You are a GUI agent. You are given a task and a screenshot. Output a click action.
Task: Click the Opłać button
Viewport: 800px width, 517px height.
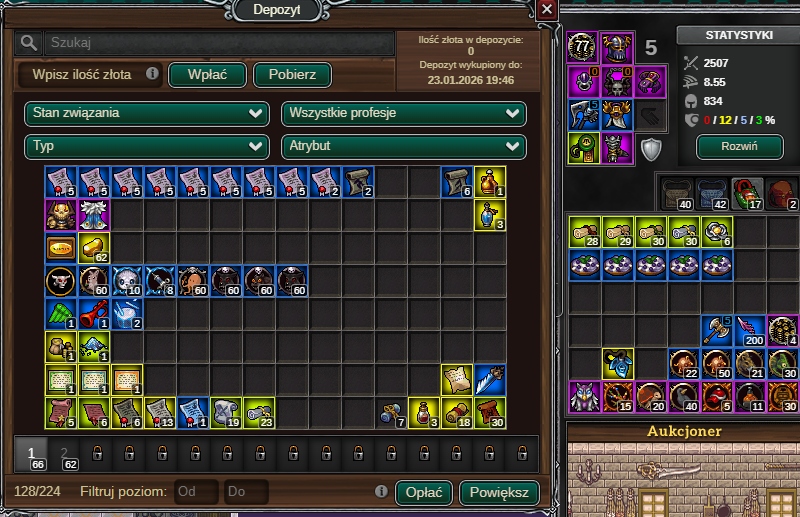pyautogui.click(x=424, y=492)
